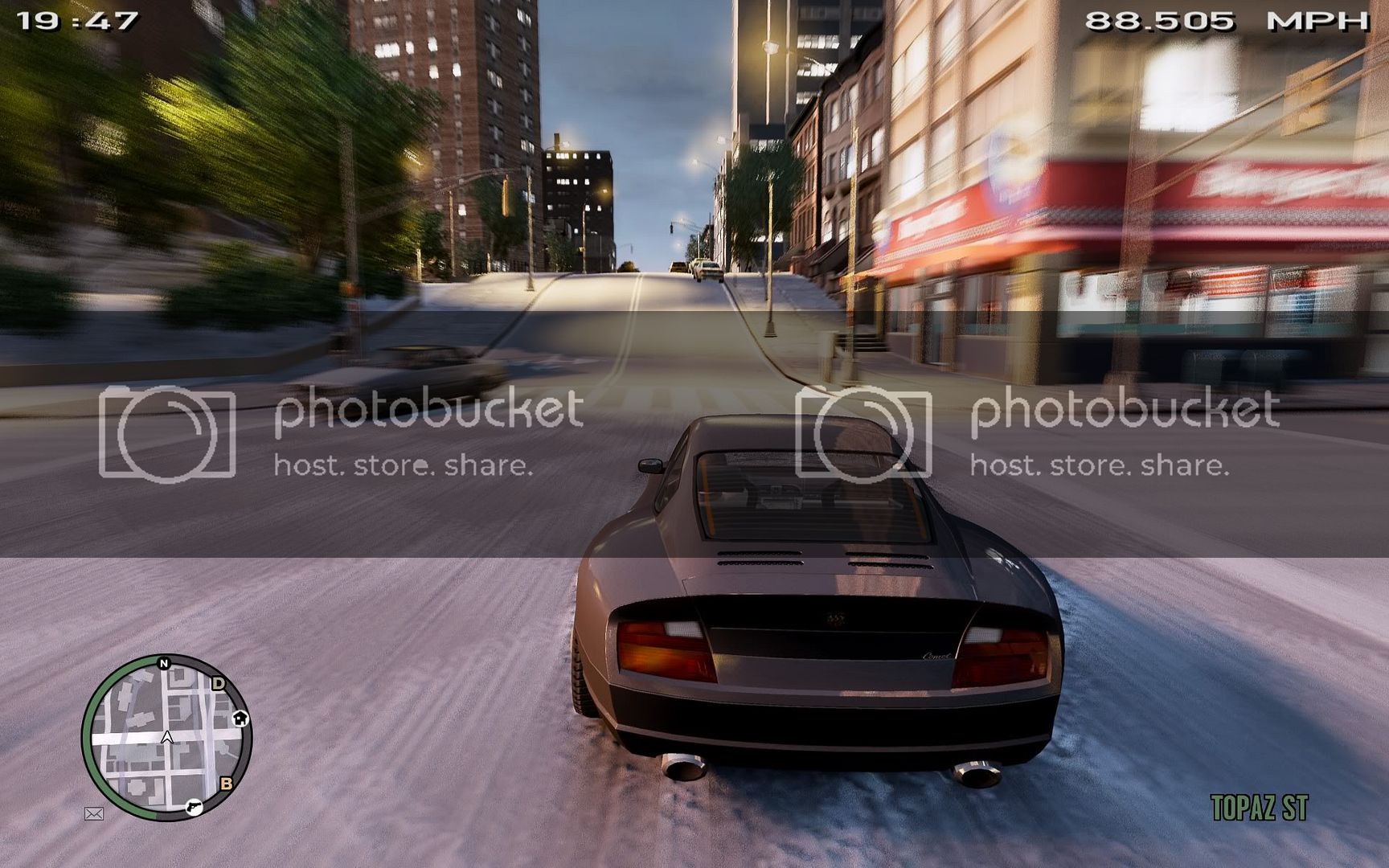
Task: Click the player arrow on the radar
Action: coord(167,737)
